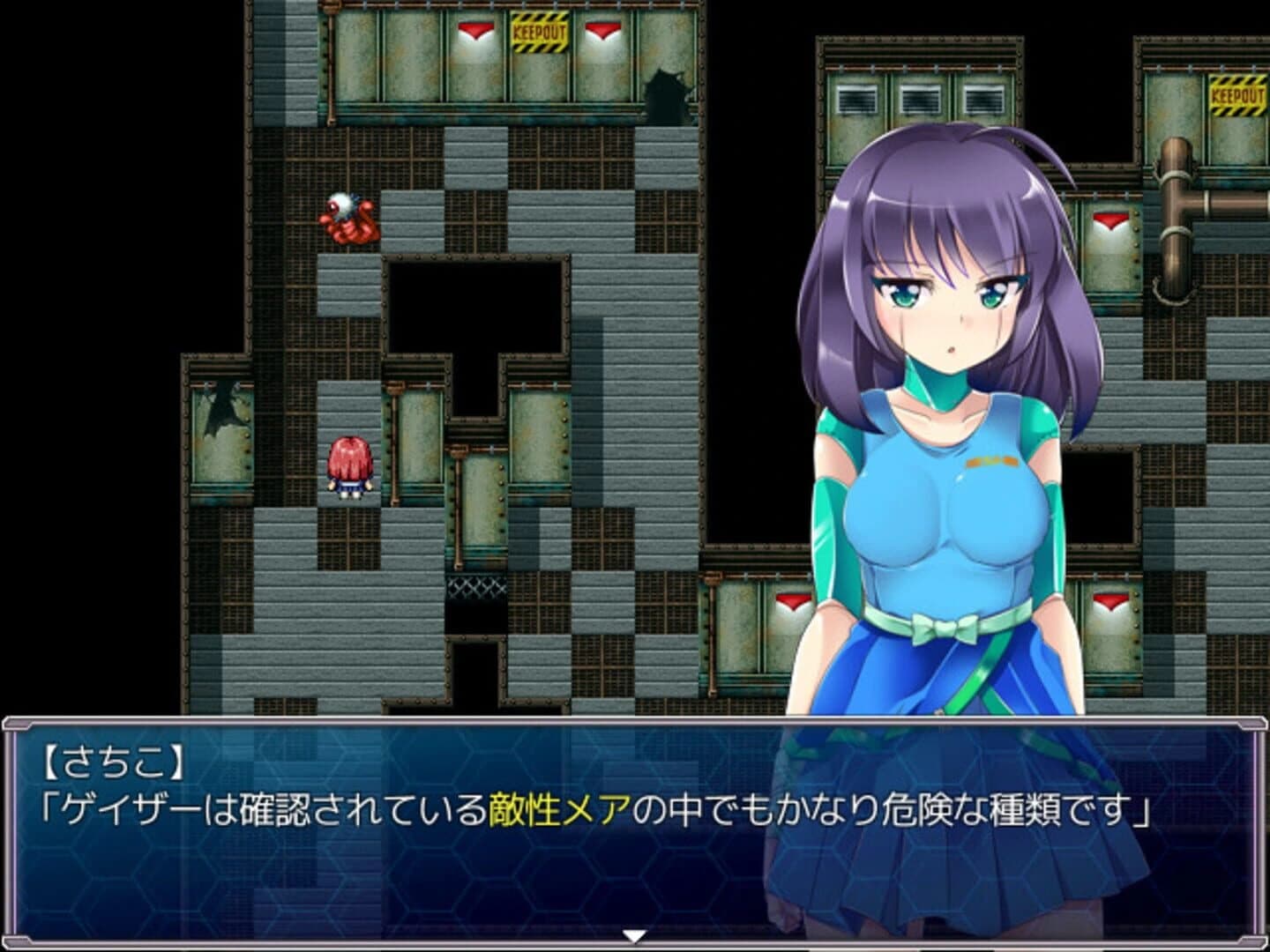Click the chain-link grate tile on the floor
The width and height of the screenshot is (1270, 952).
pyautogui.click(x=477, y=586)
